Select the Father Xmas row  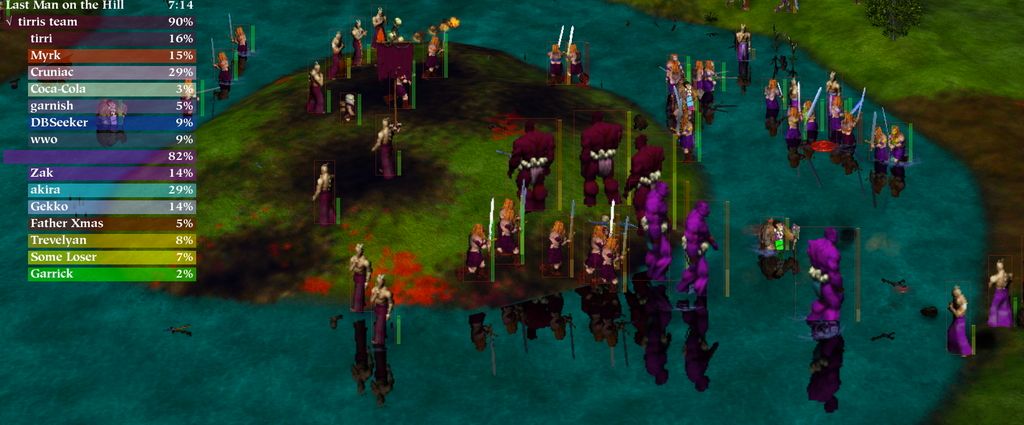[x=99, y=223]
